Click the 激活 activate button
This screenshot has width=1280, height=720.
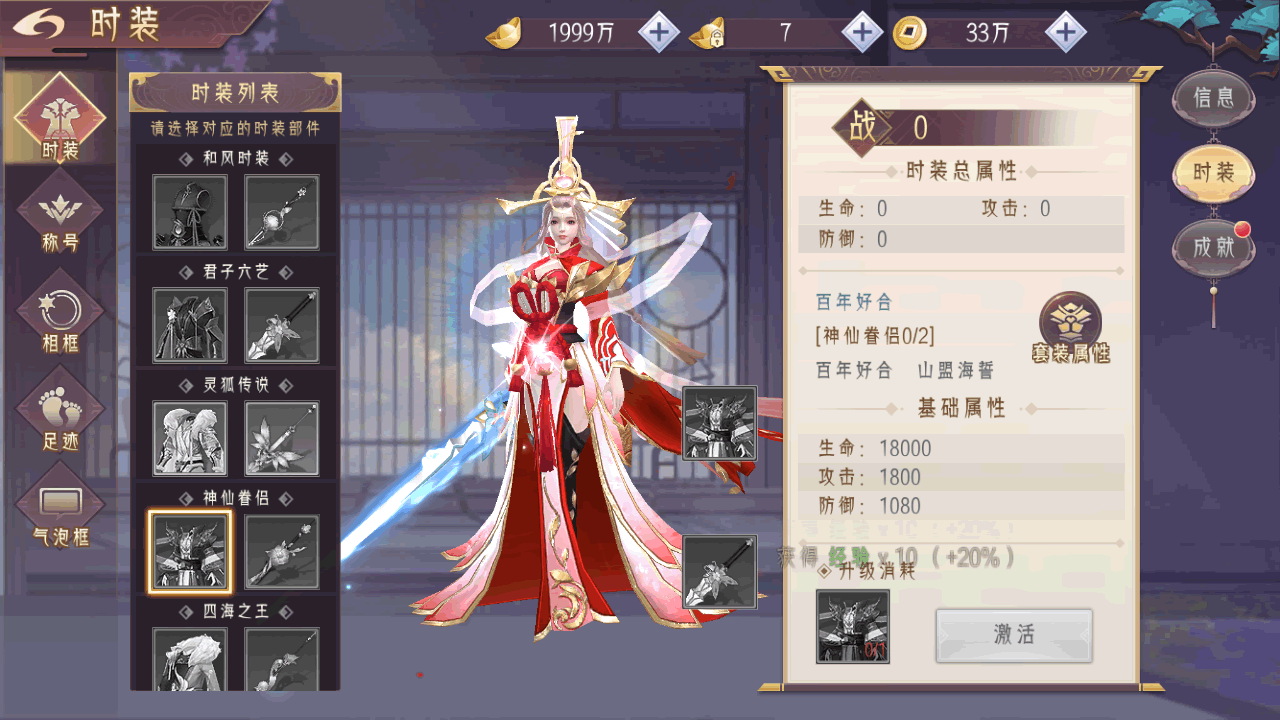click(1014, 635)
